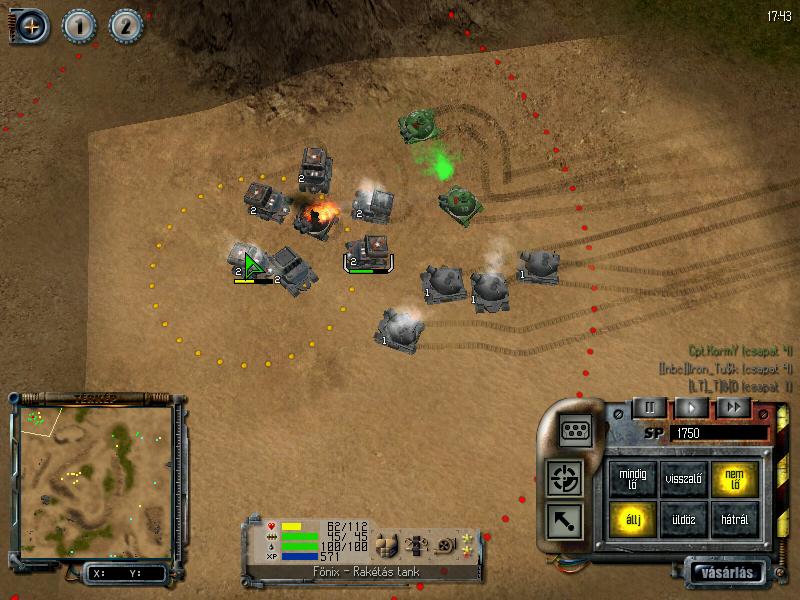
Task: Toggle the 'nem lő' hold-fire order
Action: (x=736, y=478)
